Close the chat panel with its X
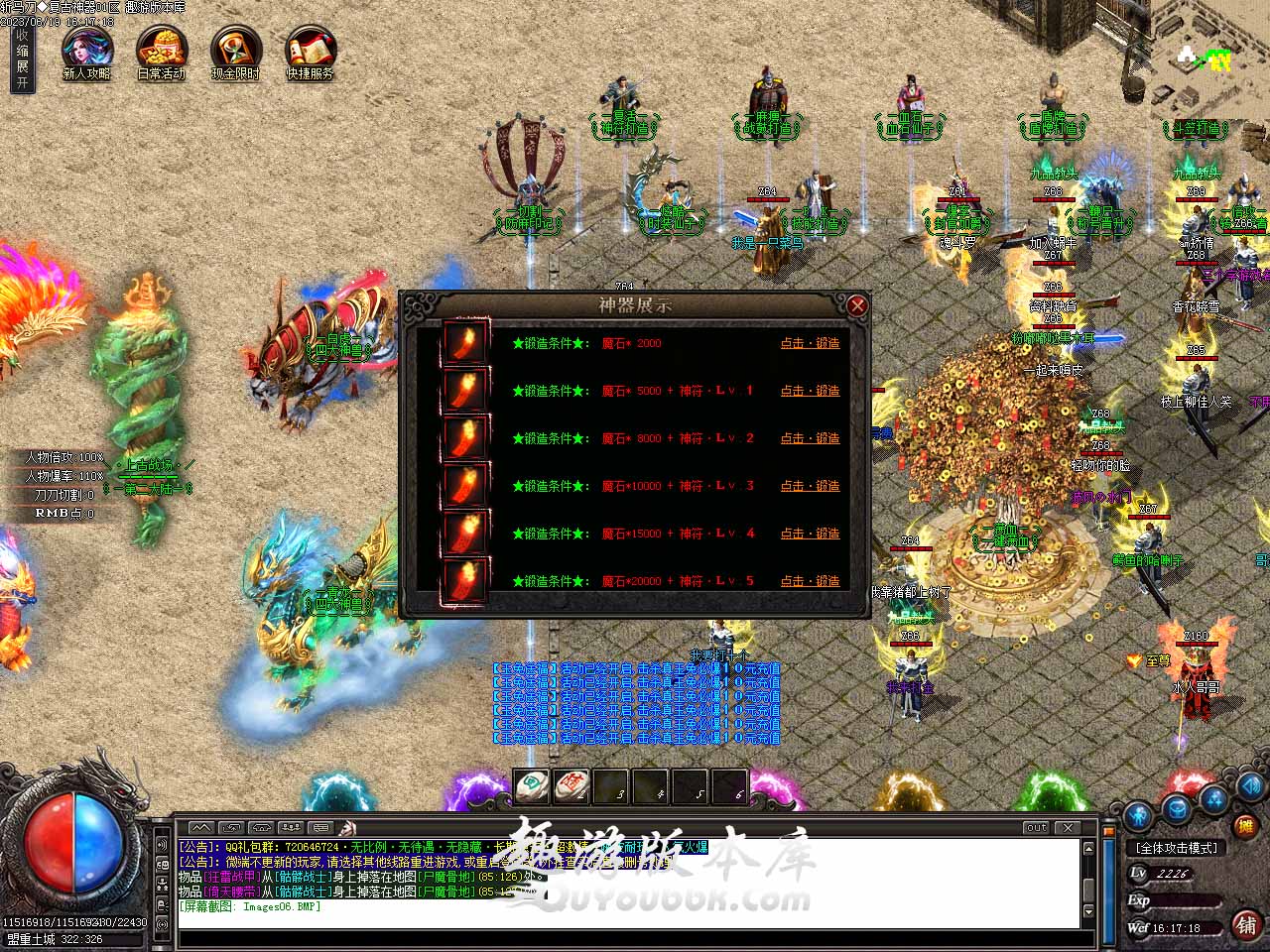This screenshot has width=1270, height=952. [1068, 827]
